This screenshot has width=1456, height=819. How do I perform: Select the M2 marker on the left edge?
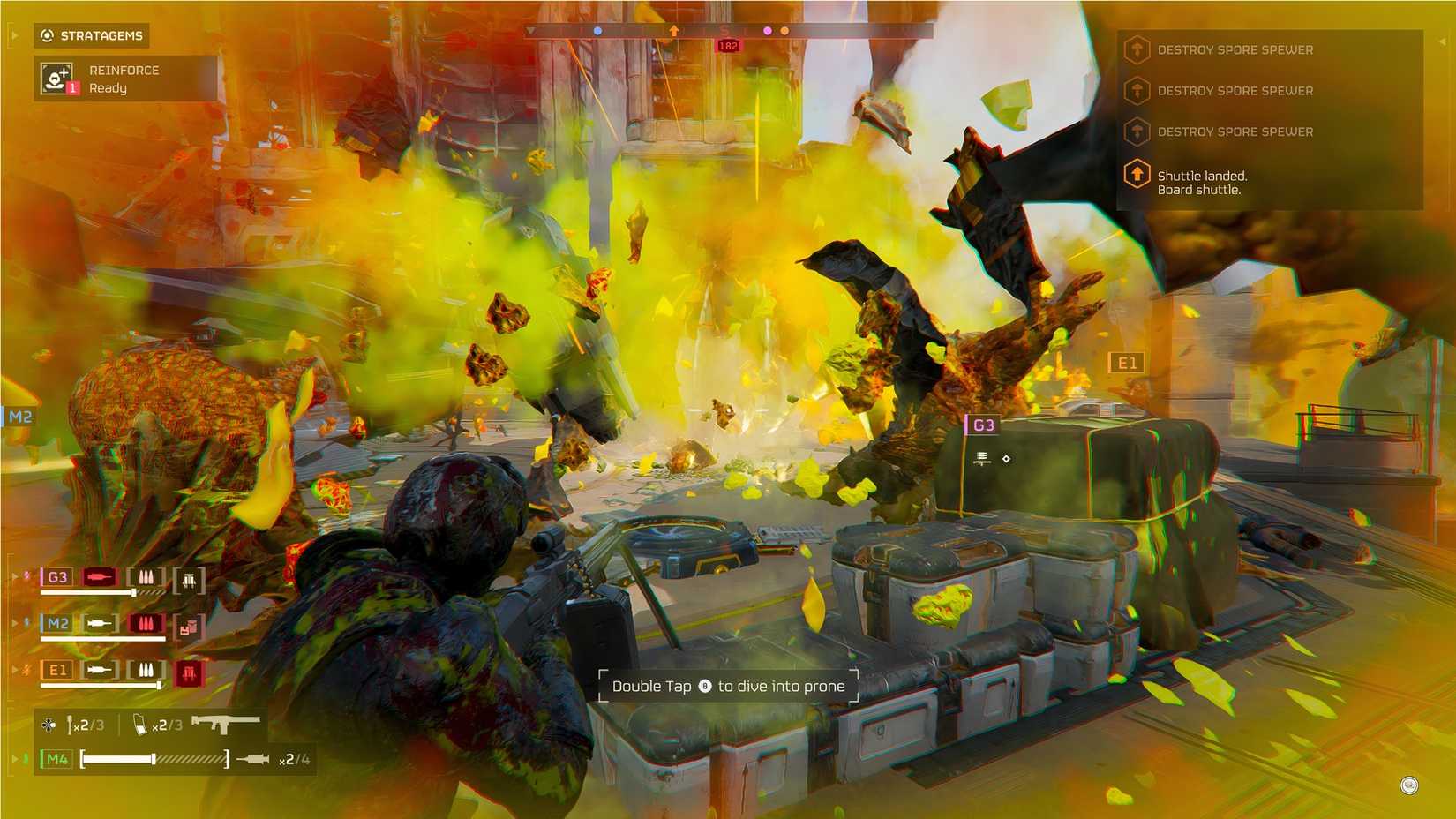click(x=19, y=416)
